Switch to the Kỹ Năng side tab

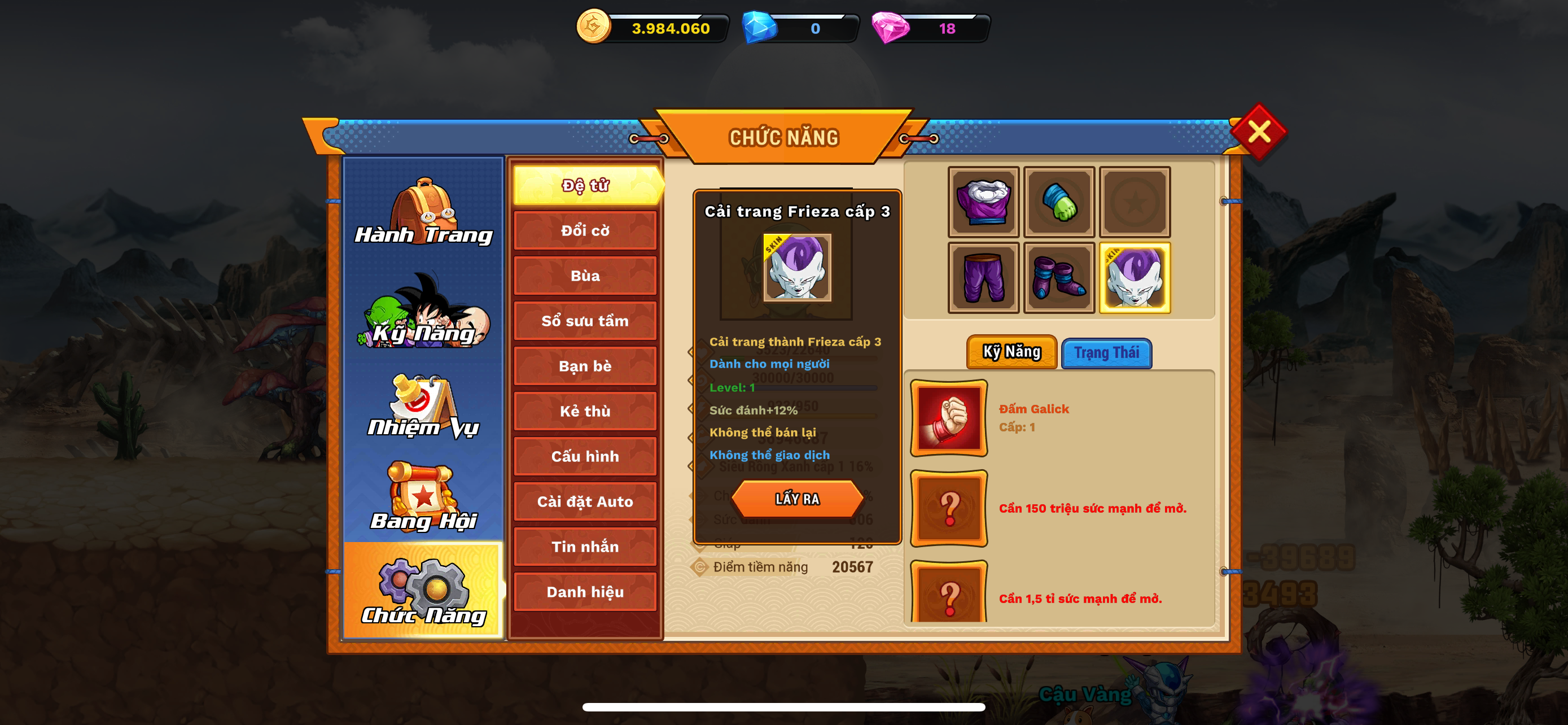423,313
